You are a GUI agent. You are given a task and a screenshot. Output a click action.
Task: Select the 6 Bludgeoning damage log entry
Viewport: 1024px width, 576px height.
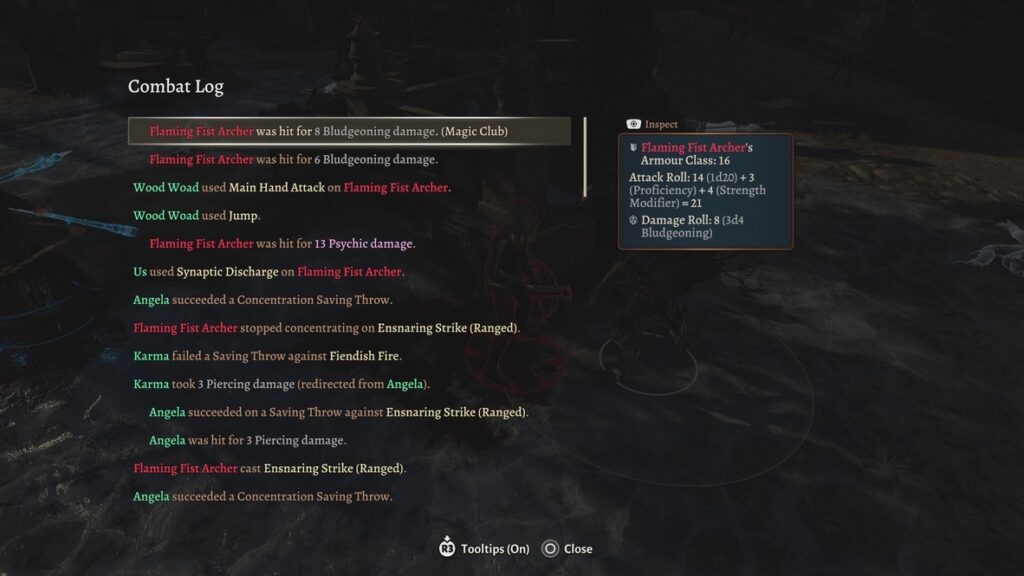[x=293, y=159]
